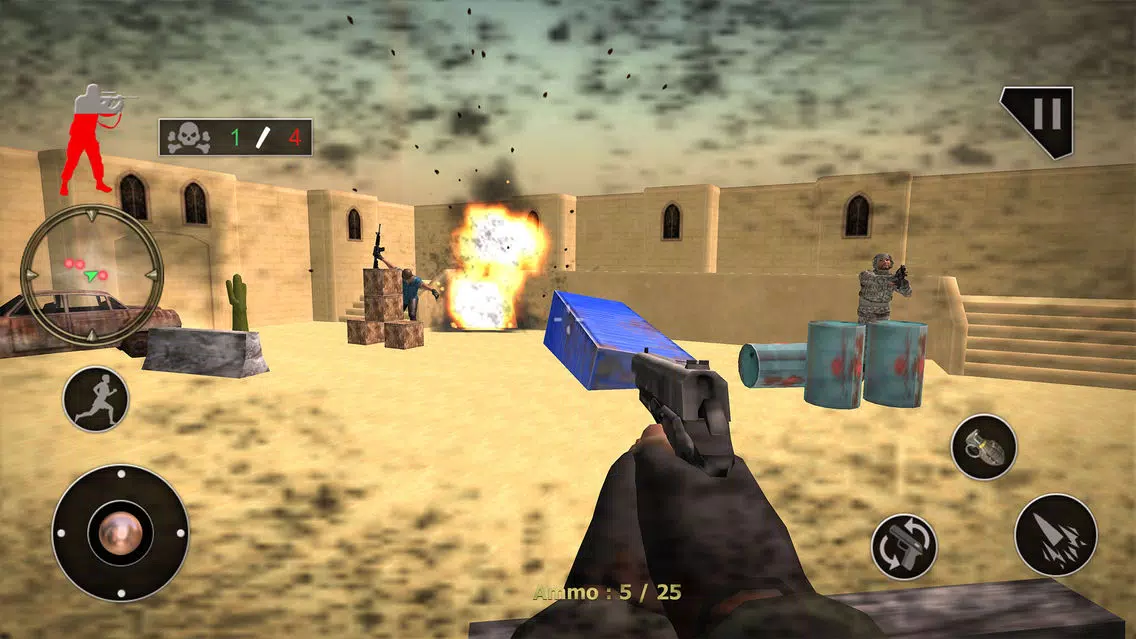Viewport: 1136px width, 639px height.
Task: Tap the sprint running-man button
Action: tap(96, 399)
